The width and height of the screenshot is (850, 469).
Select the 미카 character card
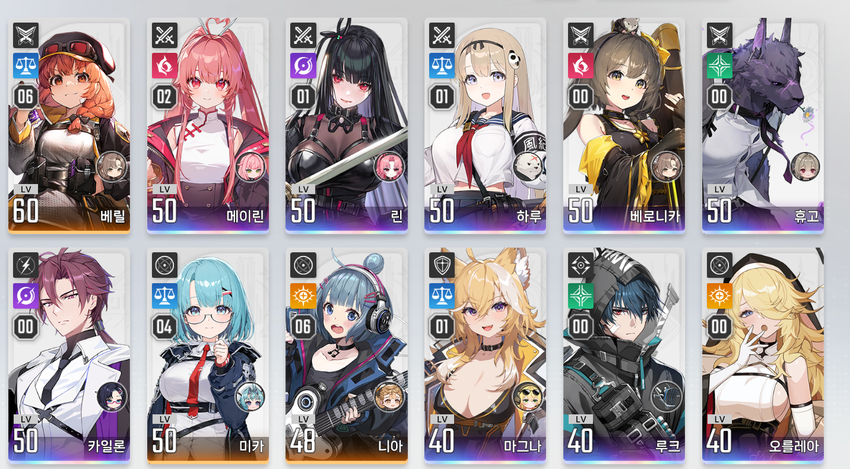[x=207, y=355]
